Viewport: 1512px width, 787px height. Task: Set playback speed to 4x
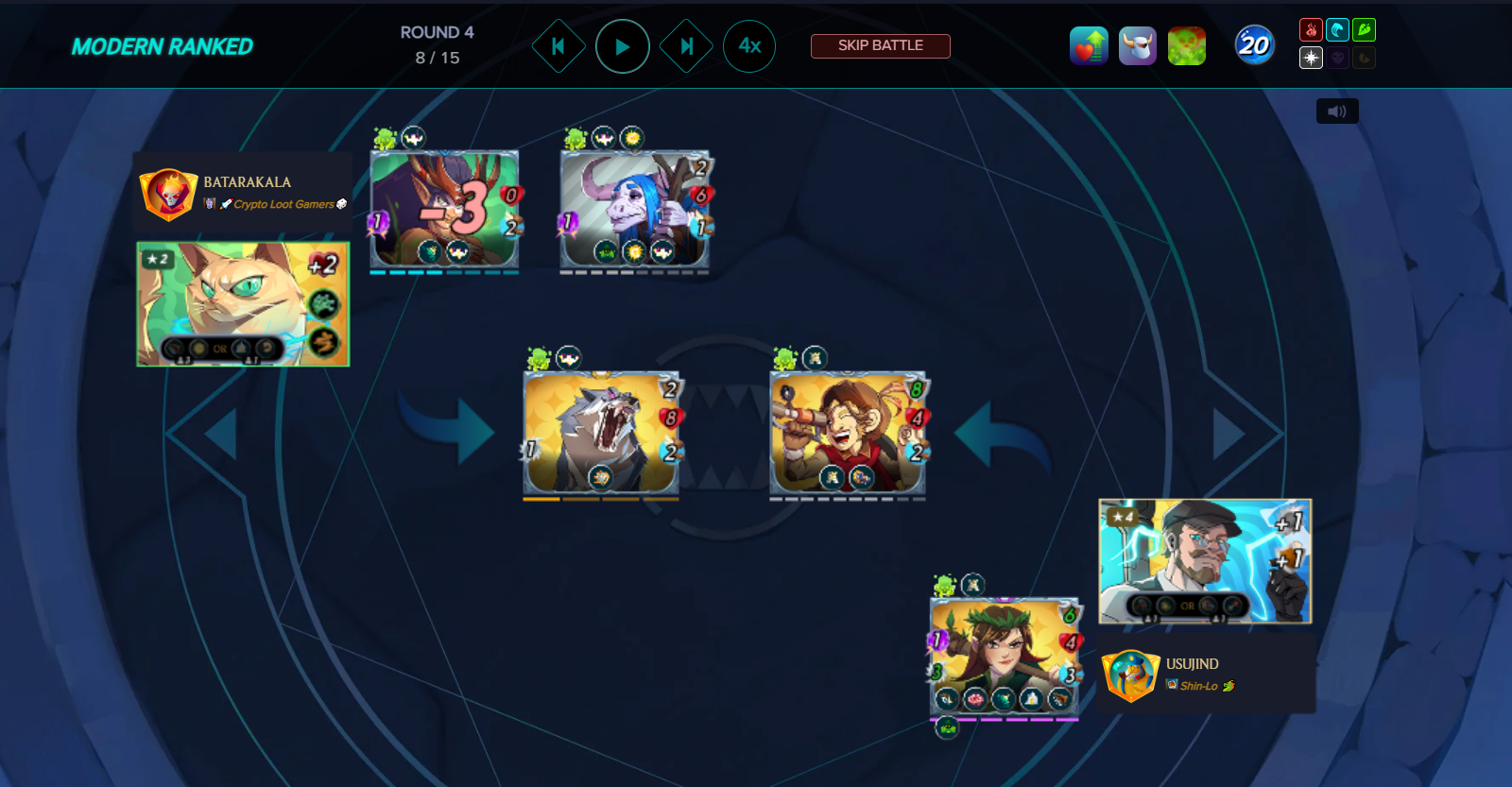tap(749, 46)
